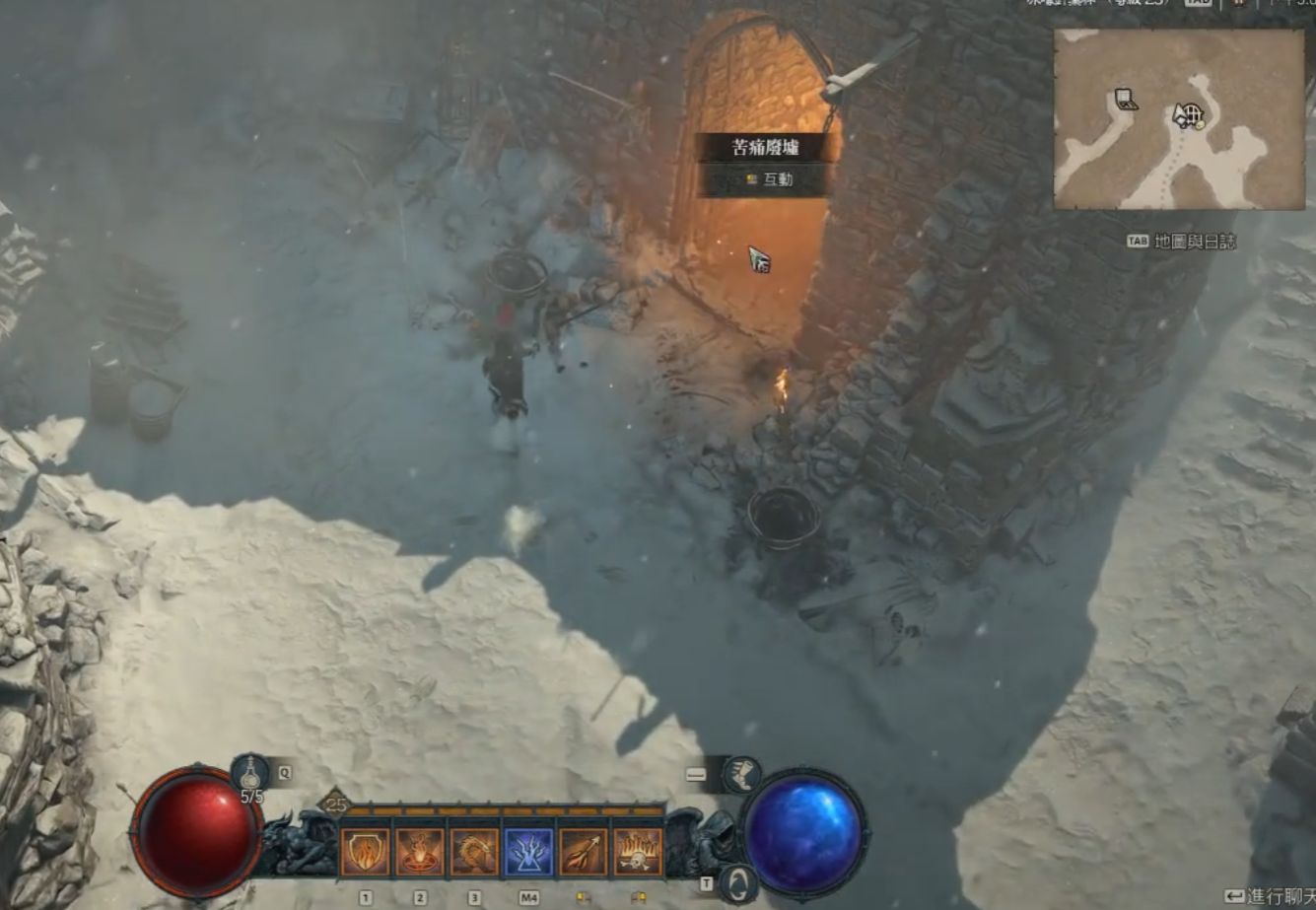Use the boot evade icon
1316x910 pixels.
(x=741, y=775)
